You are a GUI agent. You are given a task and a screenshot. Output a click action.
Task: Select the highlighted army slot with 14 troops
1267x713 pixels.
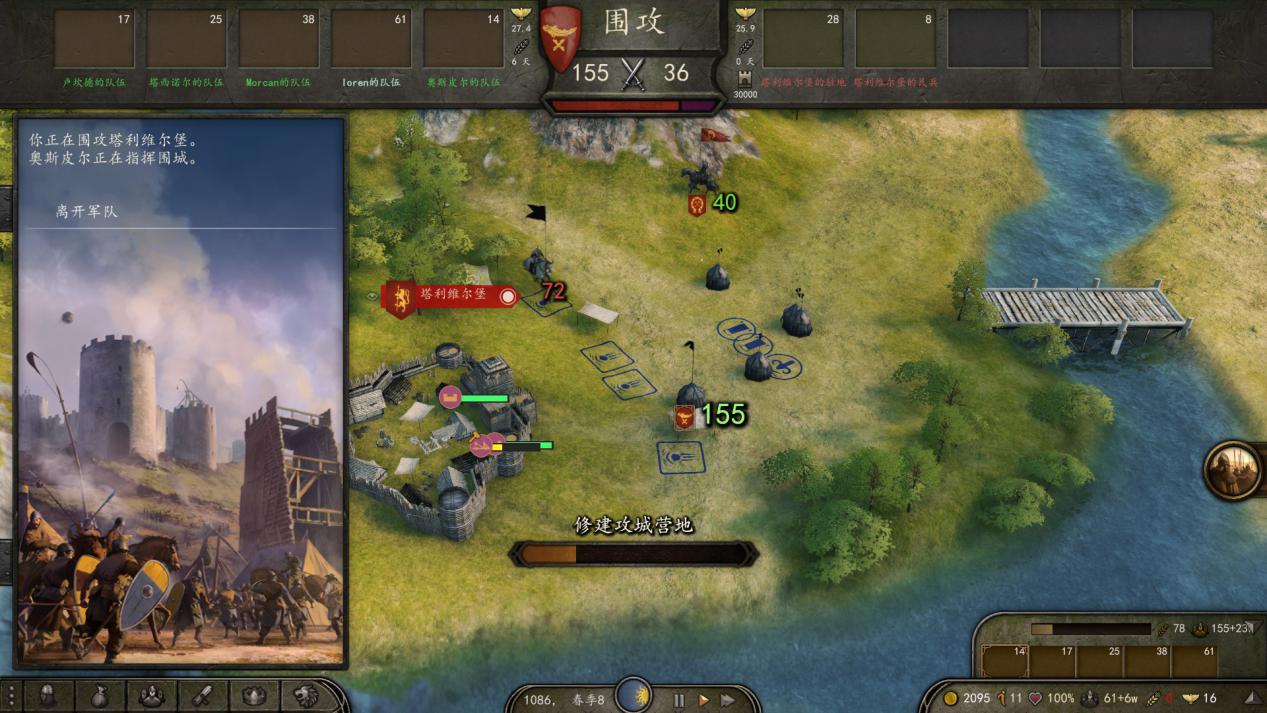pyautogui.click(x=1005, y=660)
